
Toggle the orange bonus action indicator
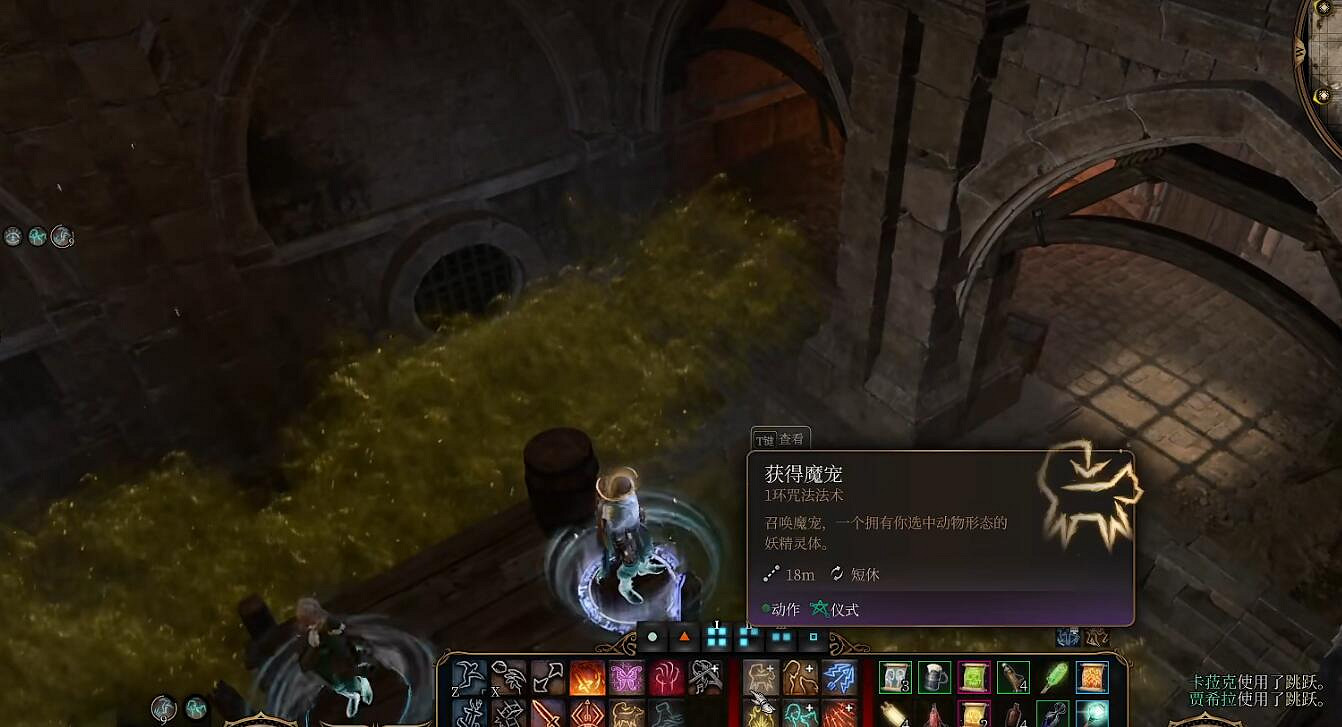coord(684,636)
